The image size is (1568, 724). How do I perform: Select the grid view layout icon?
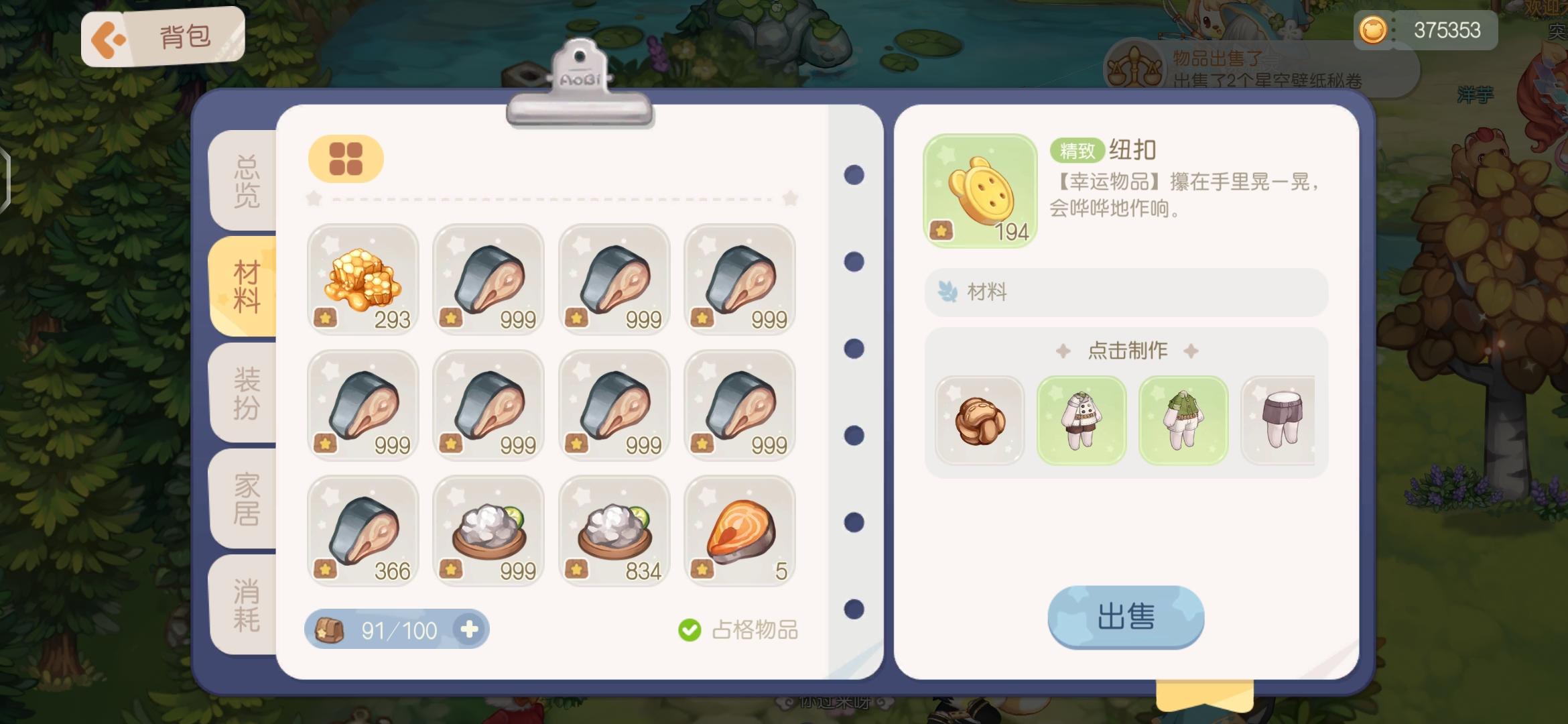[x=345, y=158]
